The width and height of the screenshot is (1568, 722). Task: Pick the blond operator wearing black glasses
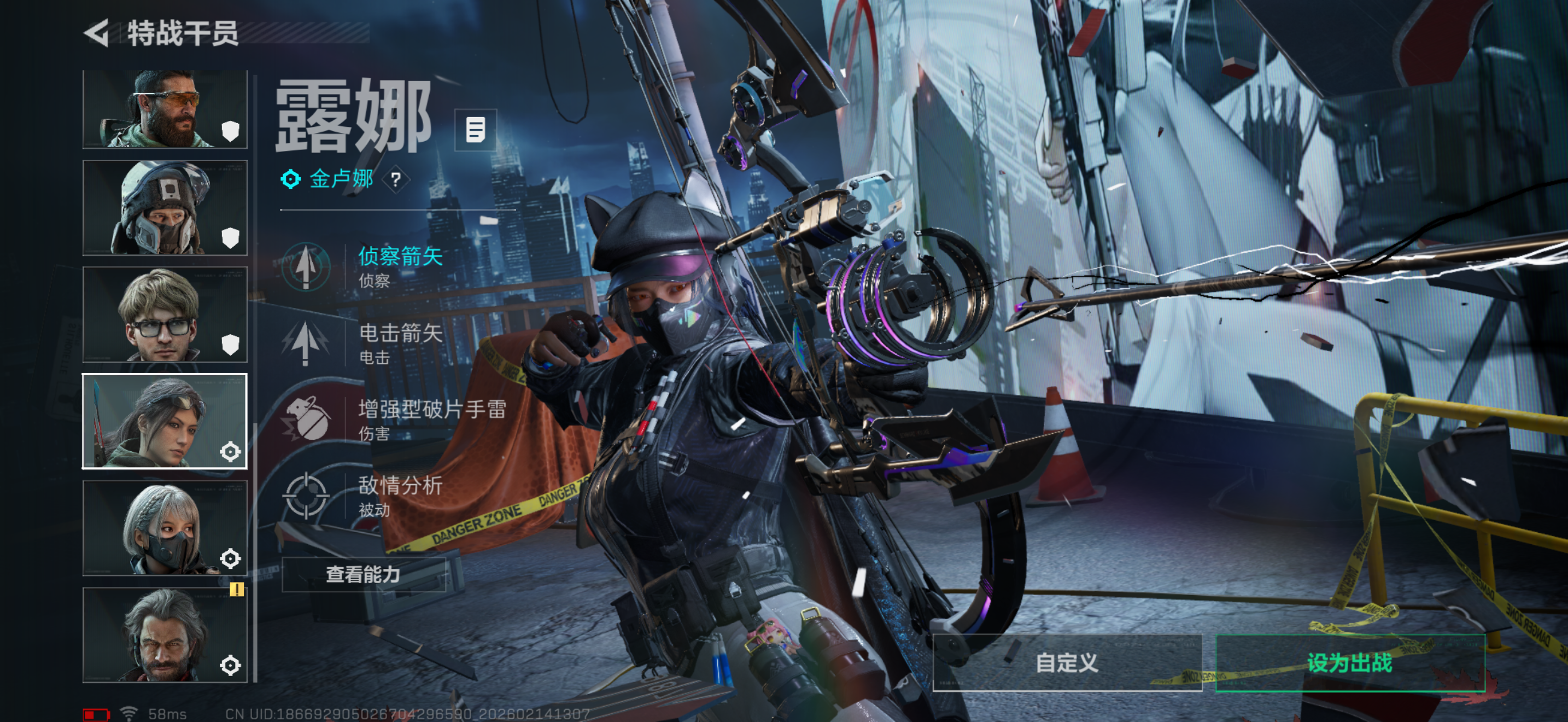[x=165, y=315]
